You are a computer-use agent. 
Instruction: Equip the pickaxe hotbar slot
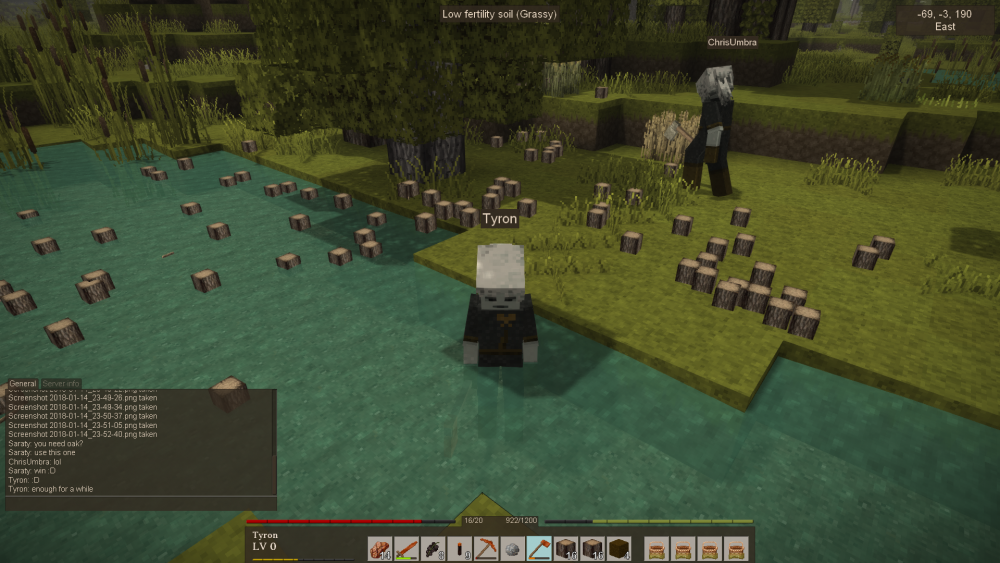[486, 548]
